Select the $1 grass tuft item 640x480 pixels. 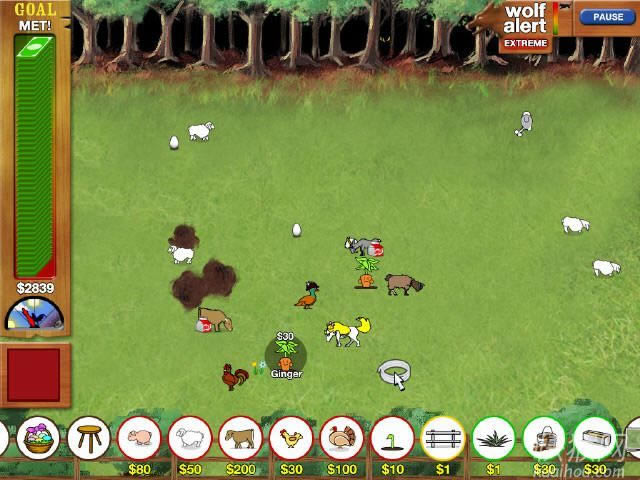493,438
